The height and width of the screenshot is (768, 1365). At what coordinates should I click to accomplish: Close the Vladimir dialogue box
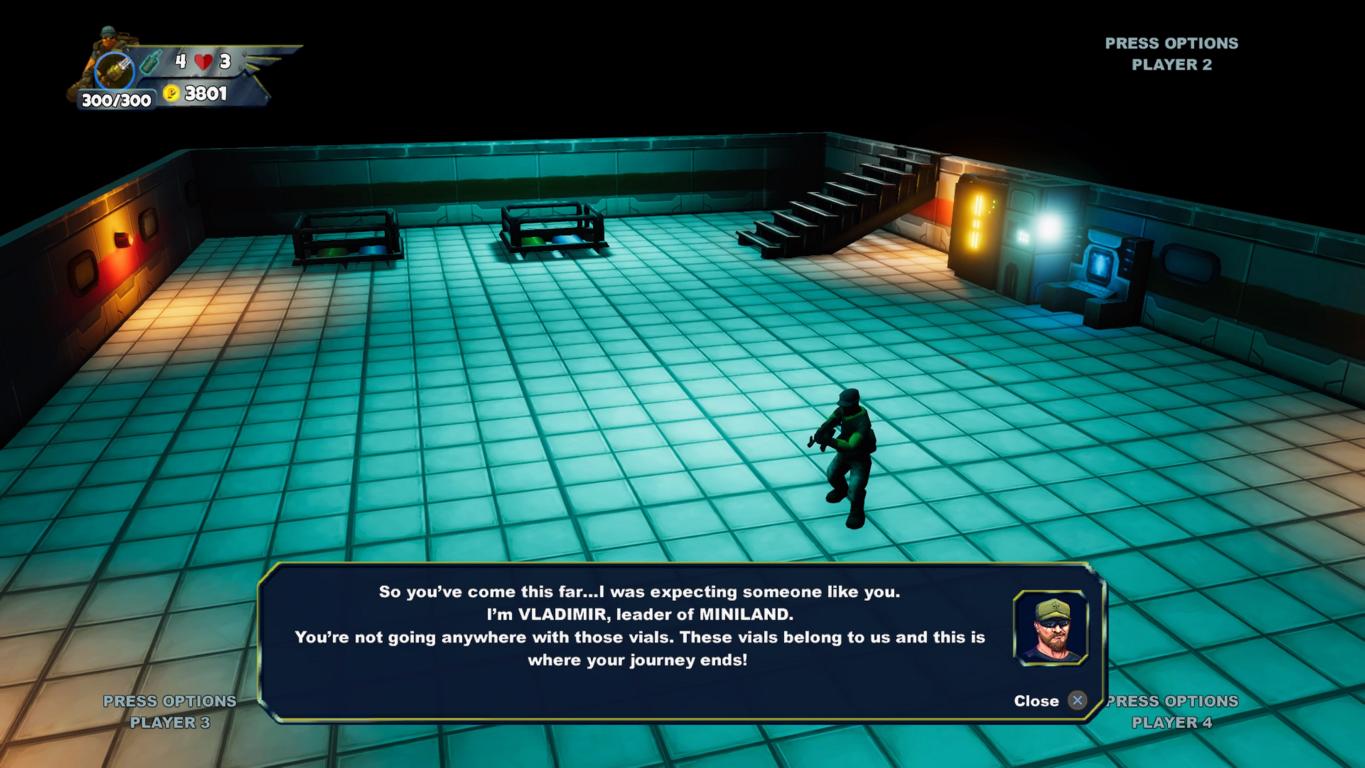click(1076, 701)
